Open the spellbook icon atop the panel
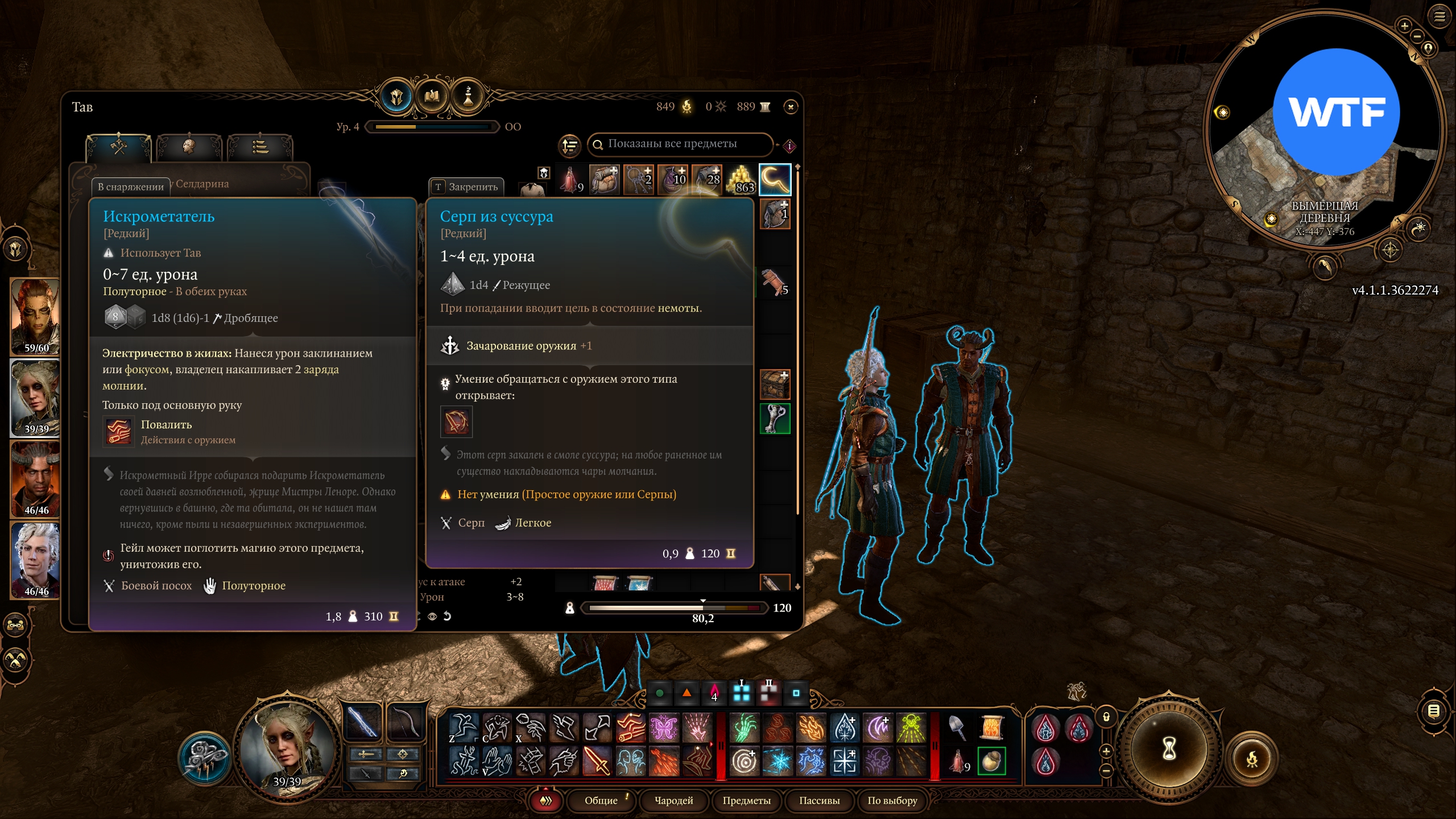The width and height of the screenshot is (1456, 819). (x=432, y=97)
